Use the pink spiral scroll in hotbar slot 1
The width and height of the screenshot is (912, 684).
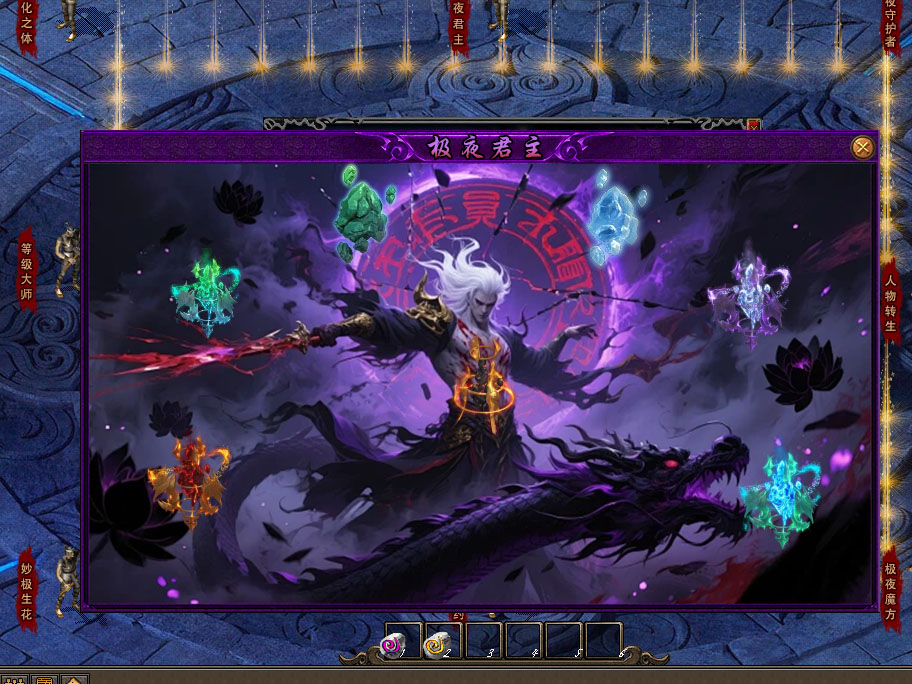tap(393, 646)
